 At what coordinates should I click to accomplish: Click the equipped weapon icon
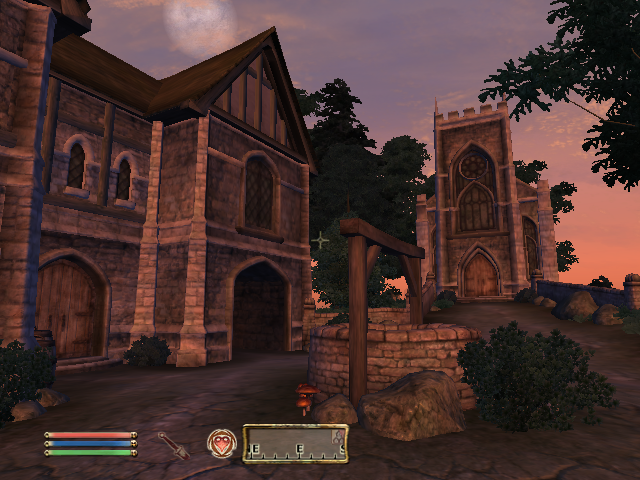click(173, 445)
